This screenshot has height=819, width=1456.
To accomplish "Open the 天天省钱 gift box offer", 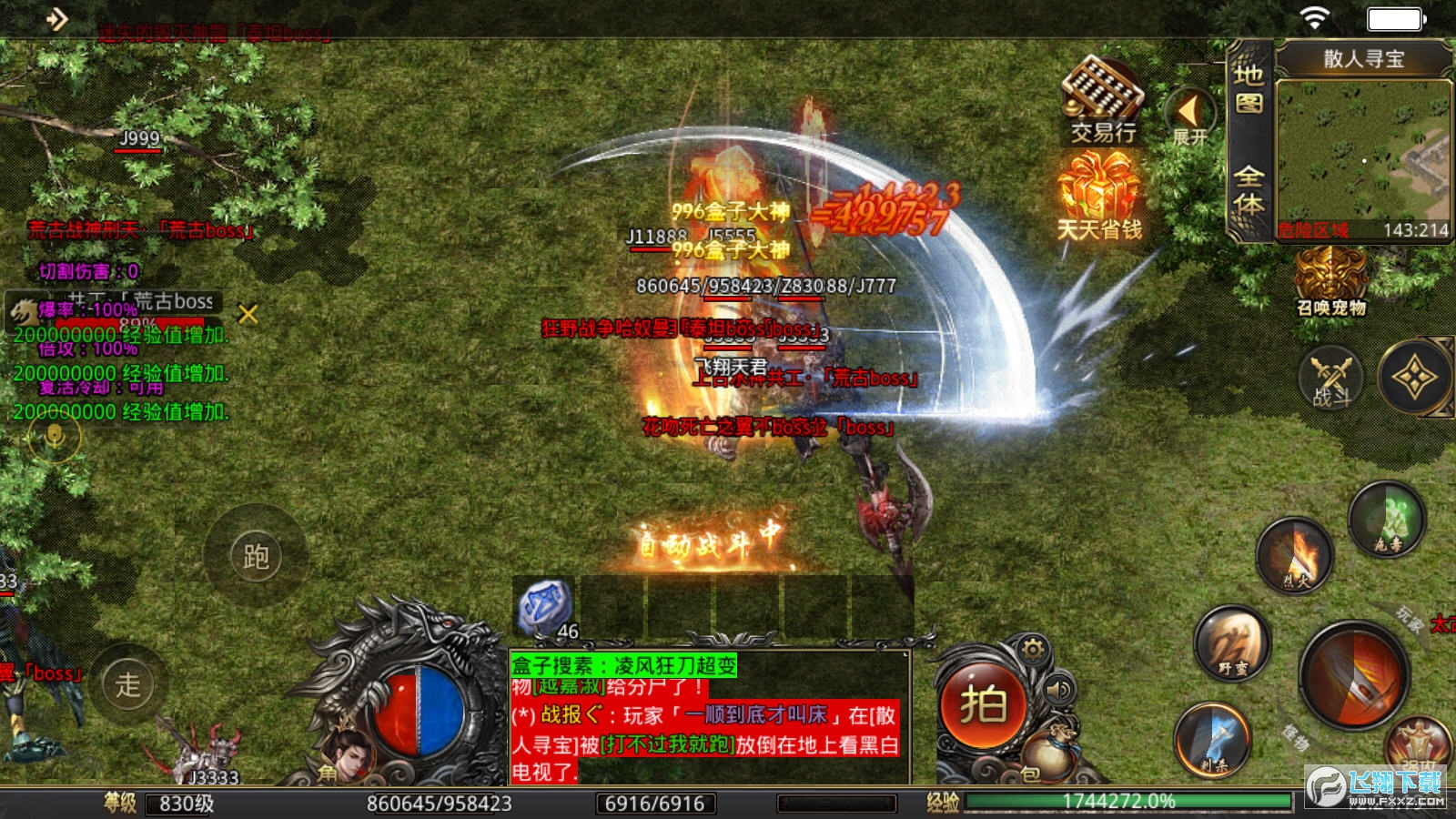I will [x=1099, y=196].
